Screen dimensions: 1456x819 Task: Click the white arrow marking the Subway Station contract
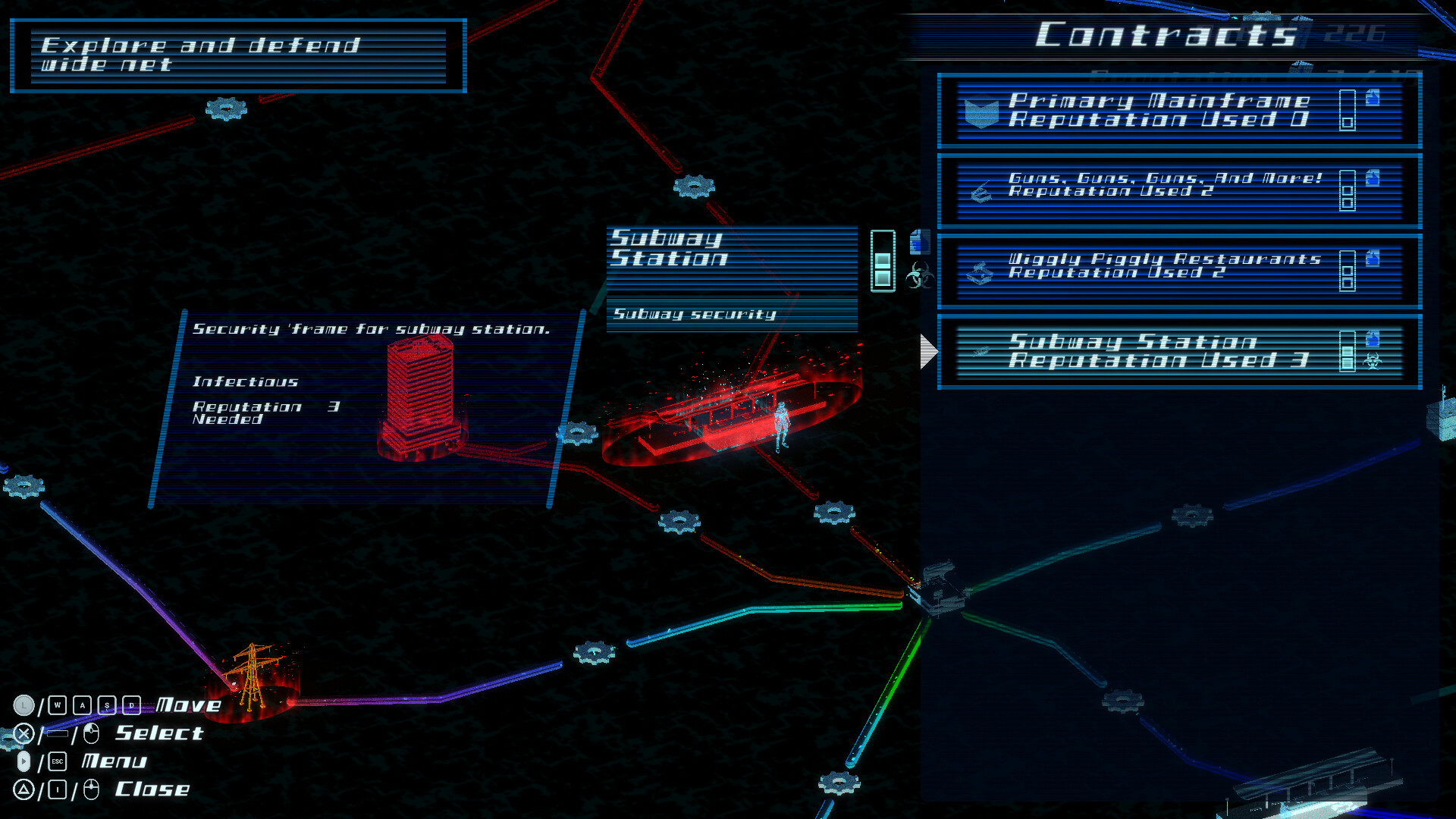pyautogui.click(x=927, y=351)
